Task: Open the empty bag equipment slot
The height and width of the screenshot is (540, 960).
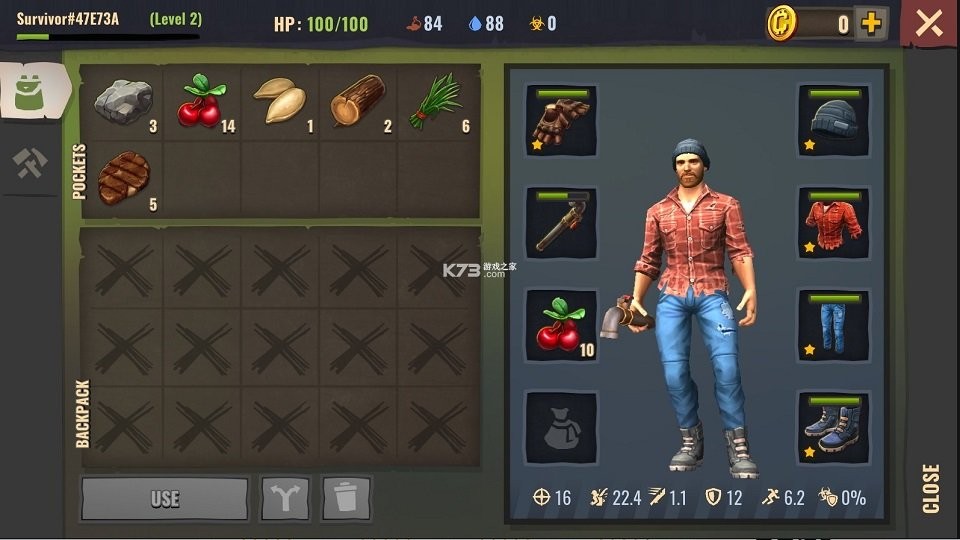Action: [x=561, y=427]
